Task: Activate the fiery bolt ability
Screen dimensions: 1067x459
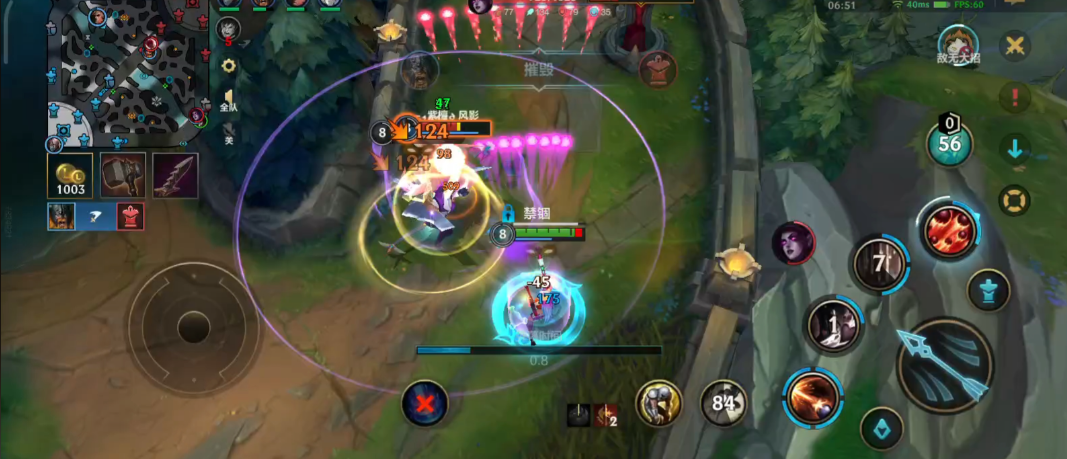Action: point(812,397)
